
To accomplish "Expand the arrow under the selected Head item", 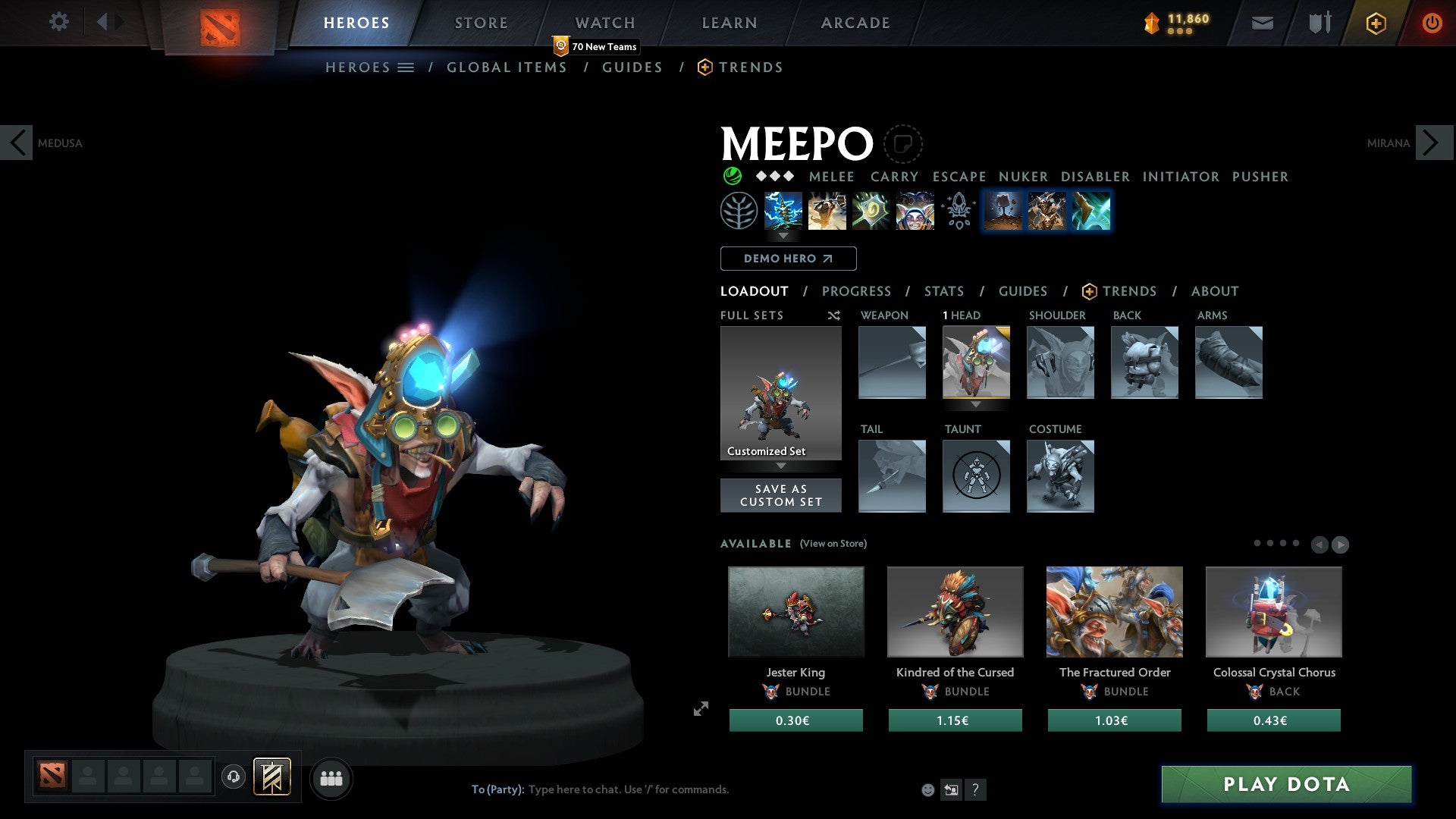I will tap(977, 405).
